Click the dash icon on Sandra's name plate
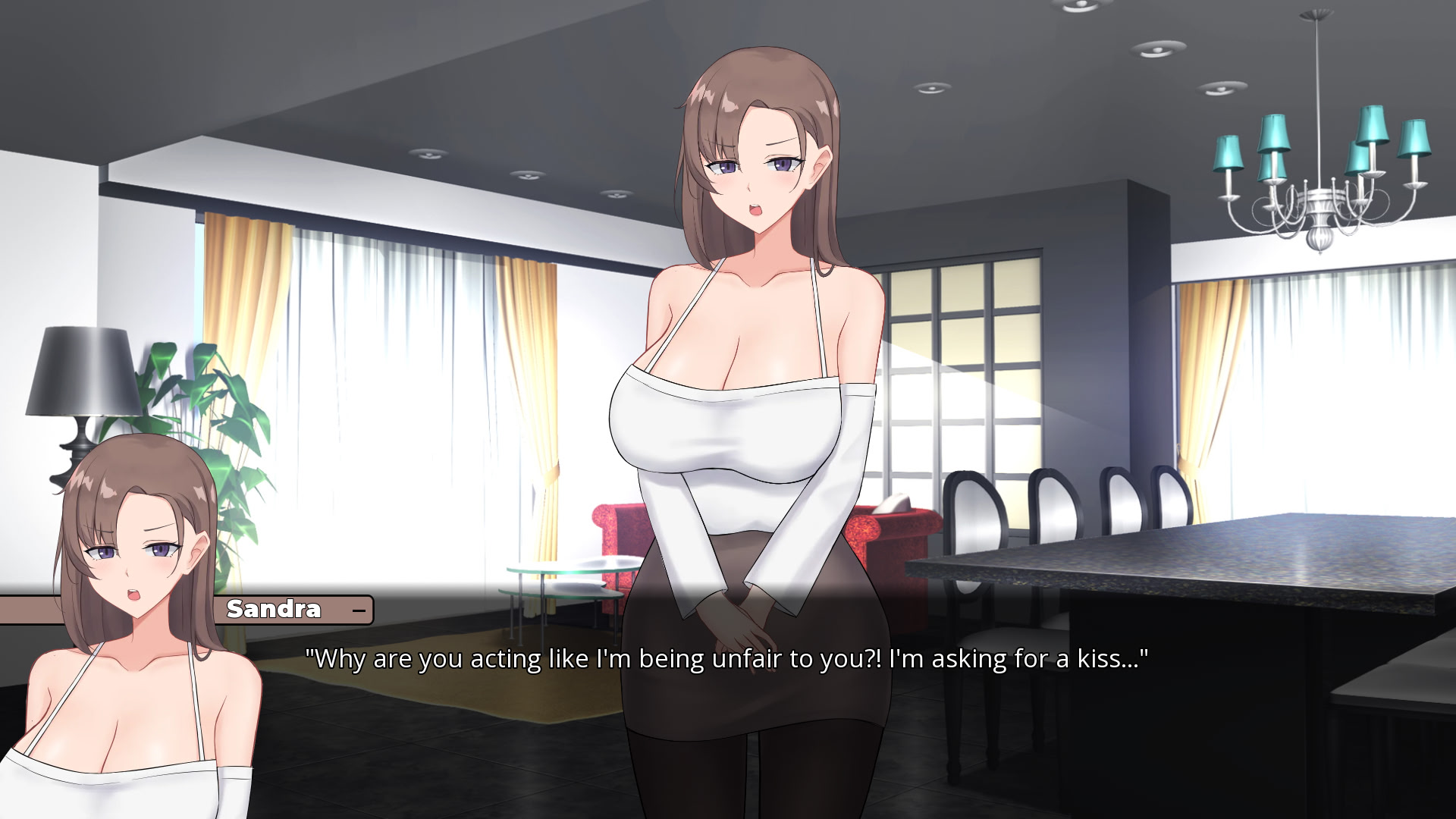Image resolution: width=1456 pixels, height=819 pixels. pos(359,610)
